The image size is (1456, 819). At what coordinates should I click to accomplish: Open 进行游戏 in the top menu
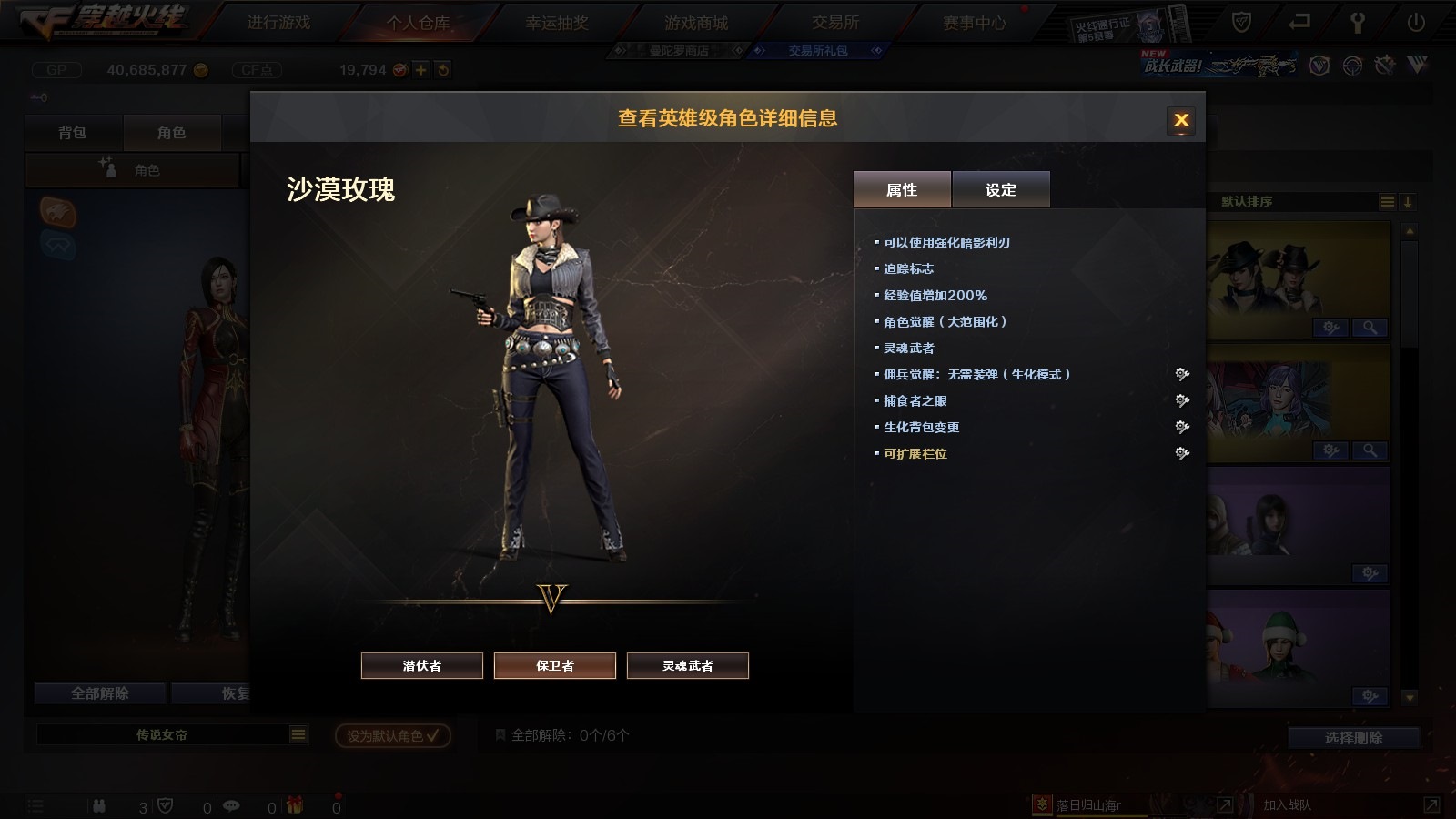click(278, 23)
